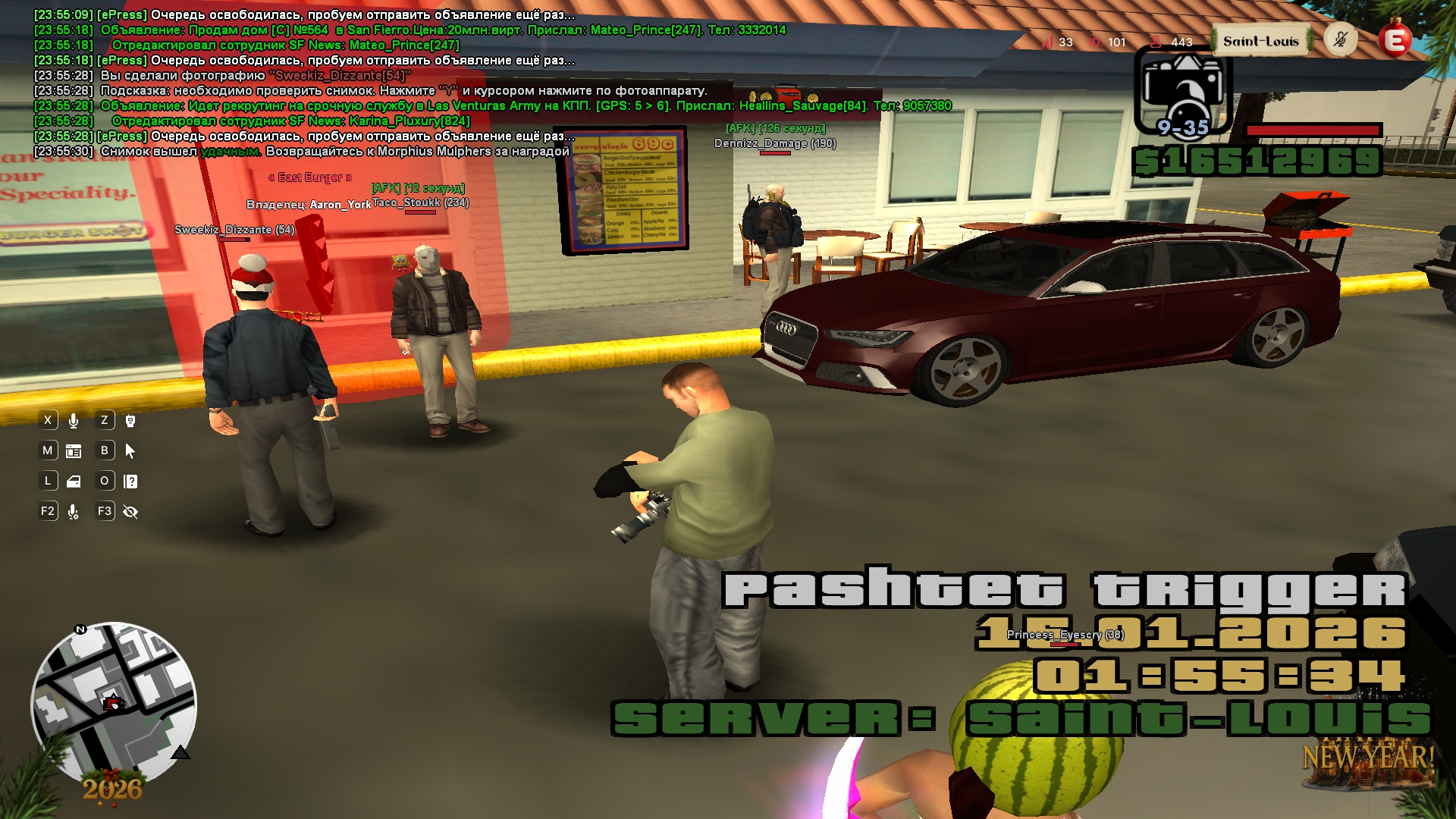This screenshot has width=1456, height=819.
Task: Open the question mark help book
Action: 130,482
